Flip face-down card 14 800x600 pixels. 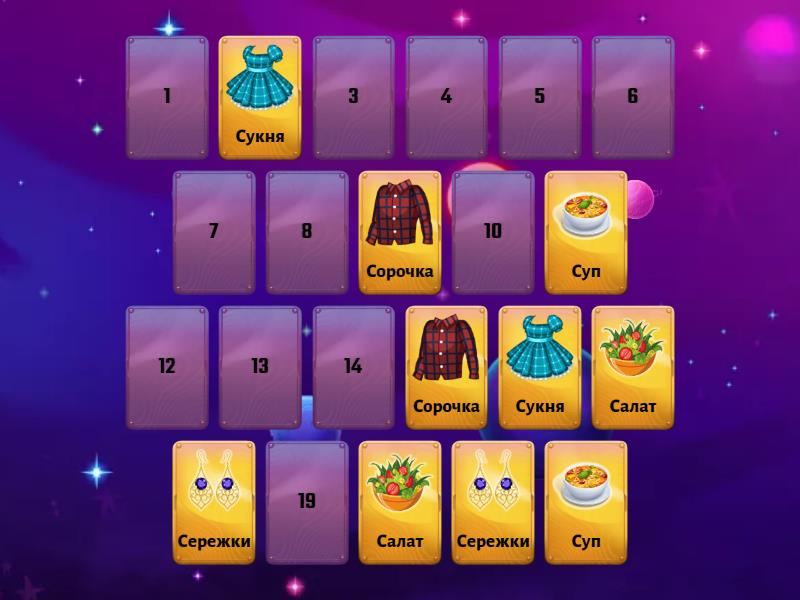tap(353, 367)
